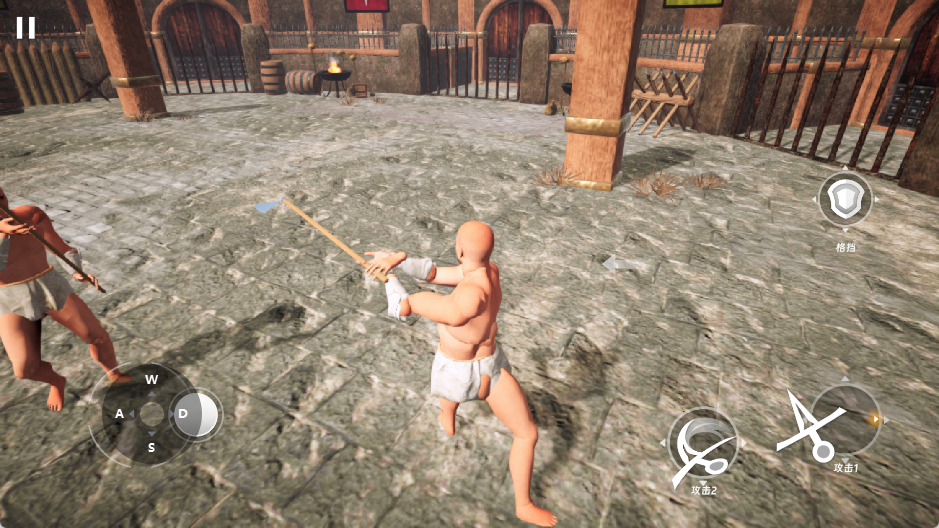Tap the W key on the movement pad
Screen dimensions: 939x528
tap(152, 380)
